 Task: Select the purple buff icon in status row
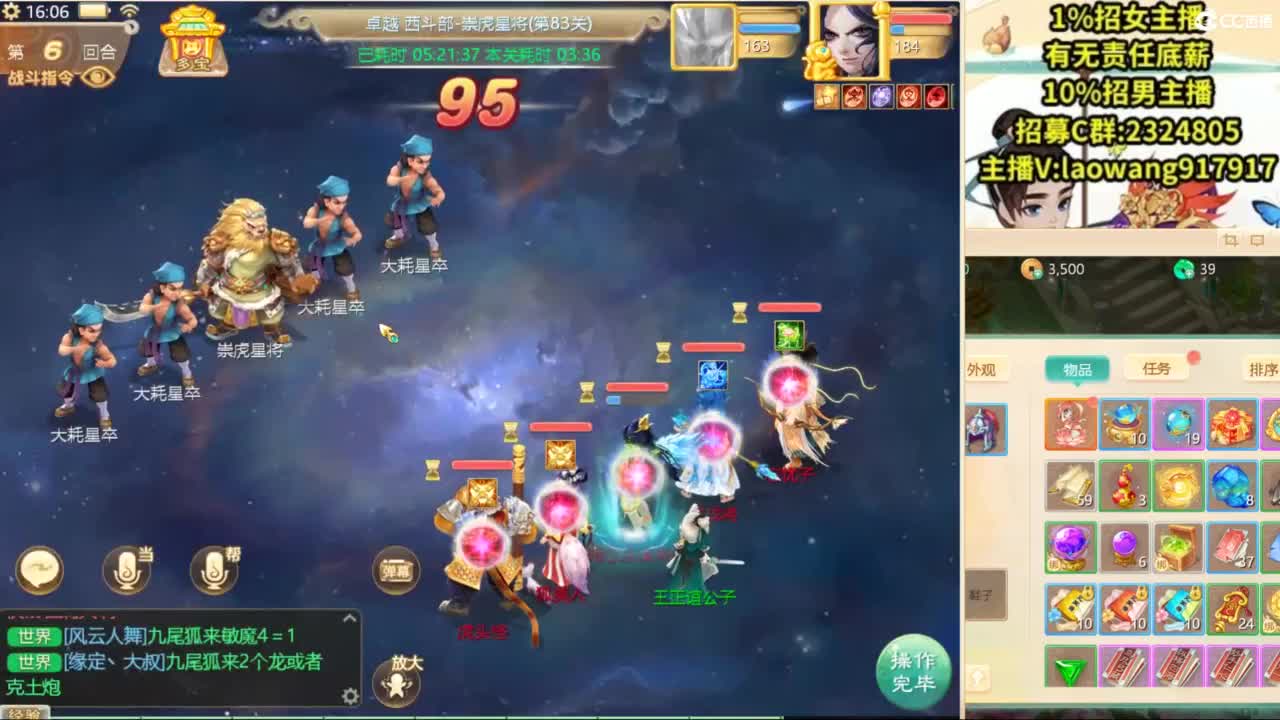click(880, 98)
